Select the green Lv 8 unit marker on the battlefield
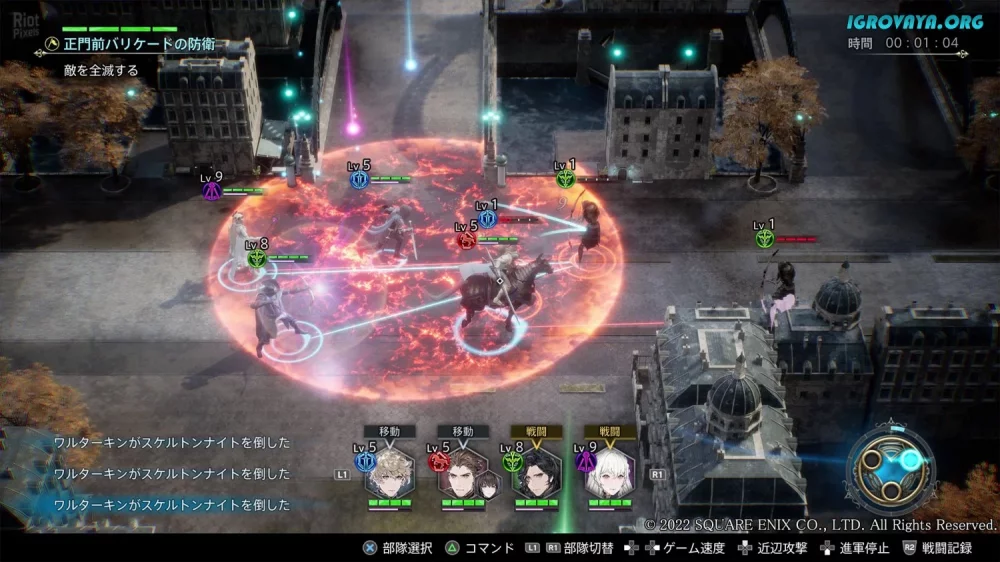 [257, 257]
